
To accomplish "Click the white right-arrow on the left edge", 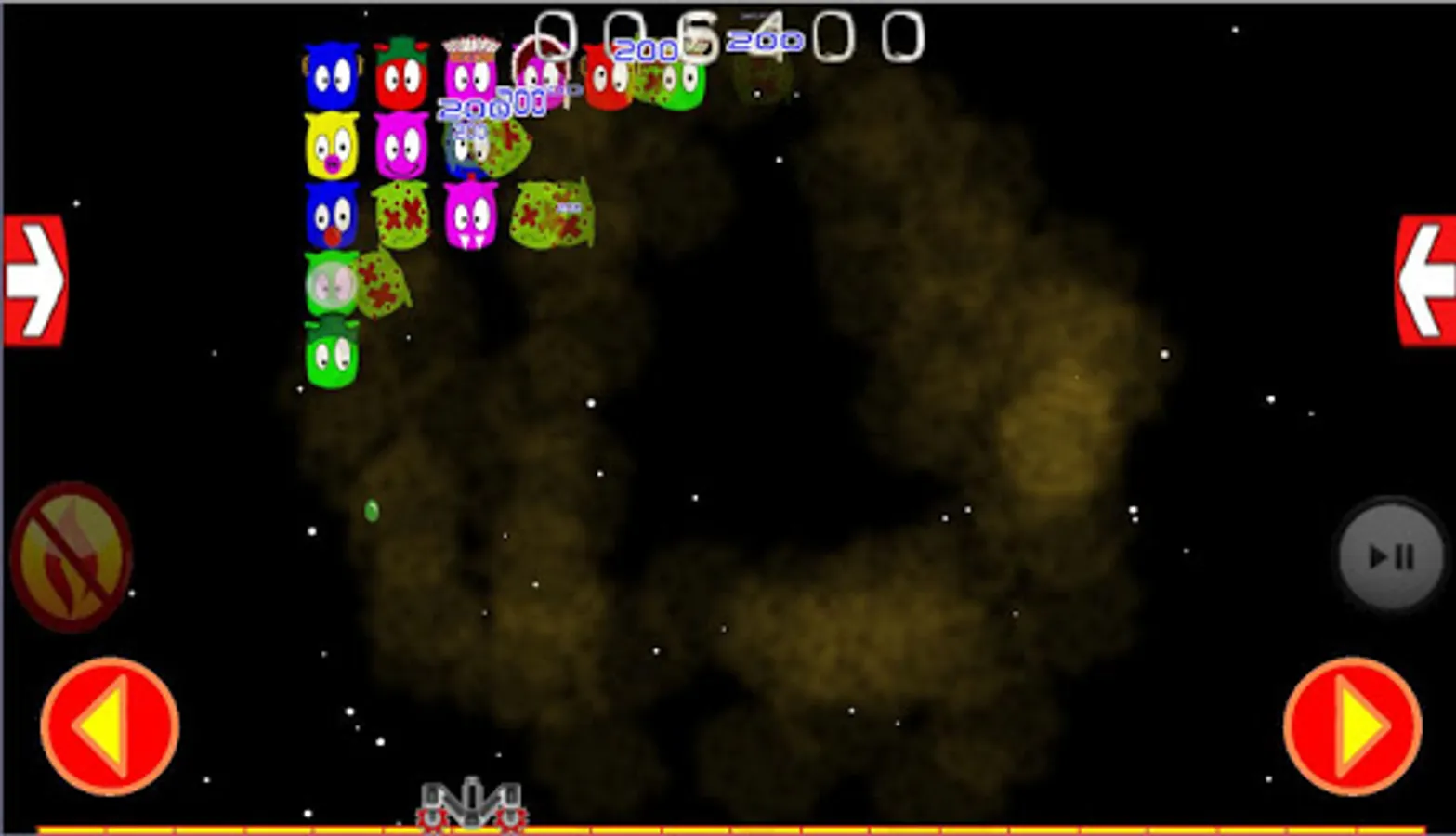I will (x=35, y=277).
